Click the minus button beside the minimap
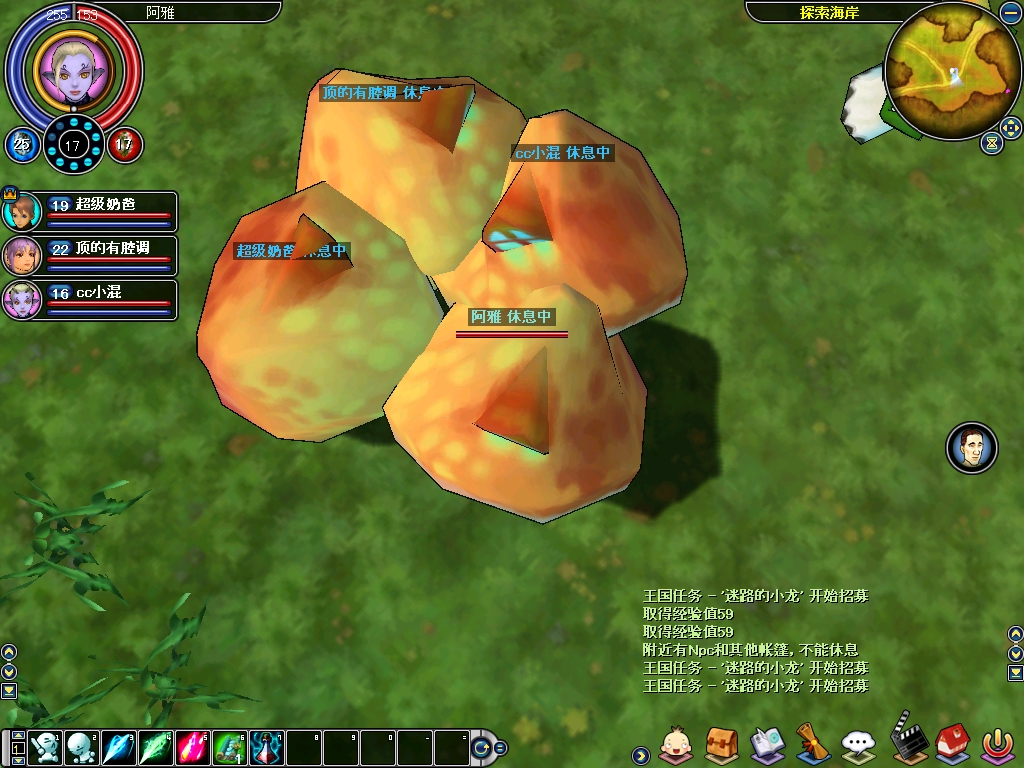1024x768 pixels. pos(1009,12)
